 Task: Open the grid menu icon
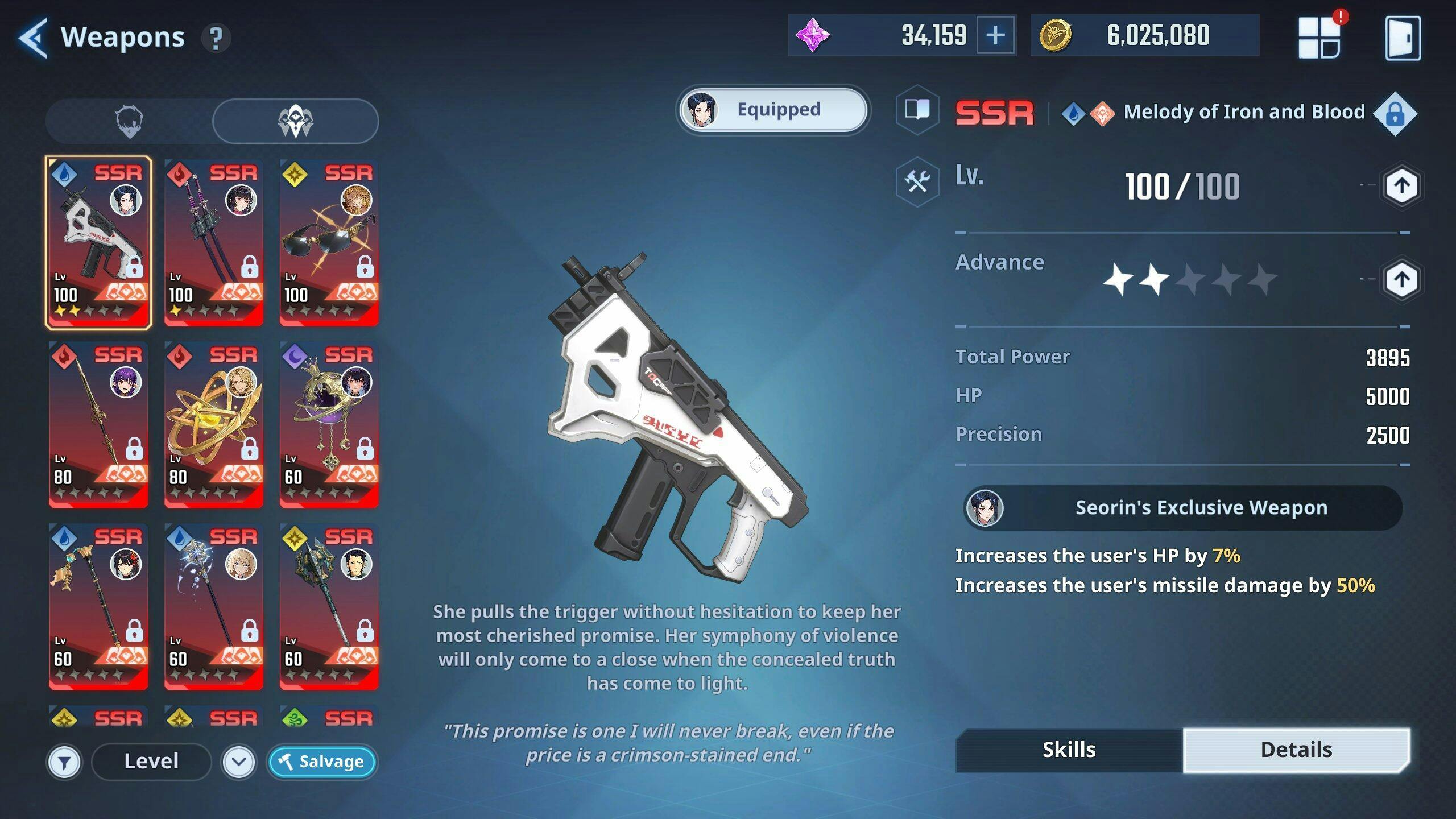point(1319,38)
